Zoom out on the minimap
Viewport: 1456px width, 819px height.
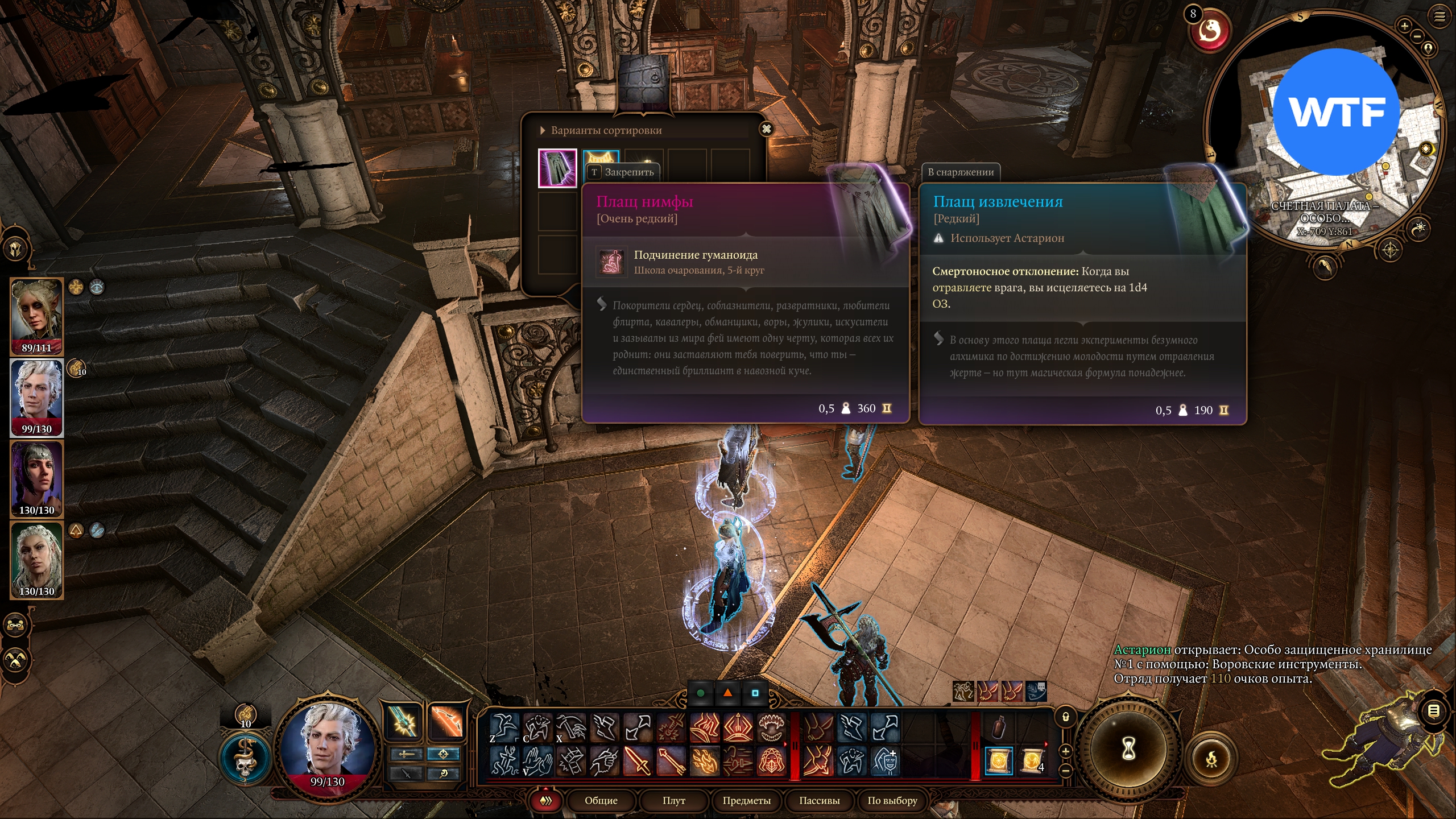click(1417, 36)
